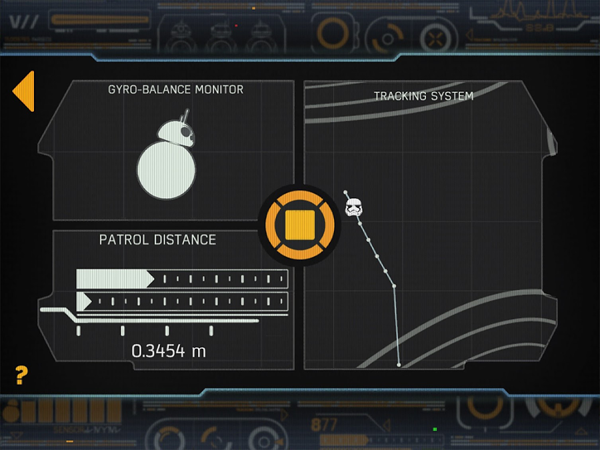
Task: Tap the orange stop patrol button
Action: pyautogui.click(x=300, y=224)
